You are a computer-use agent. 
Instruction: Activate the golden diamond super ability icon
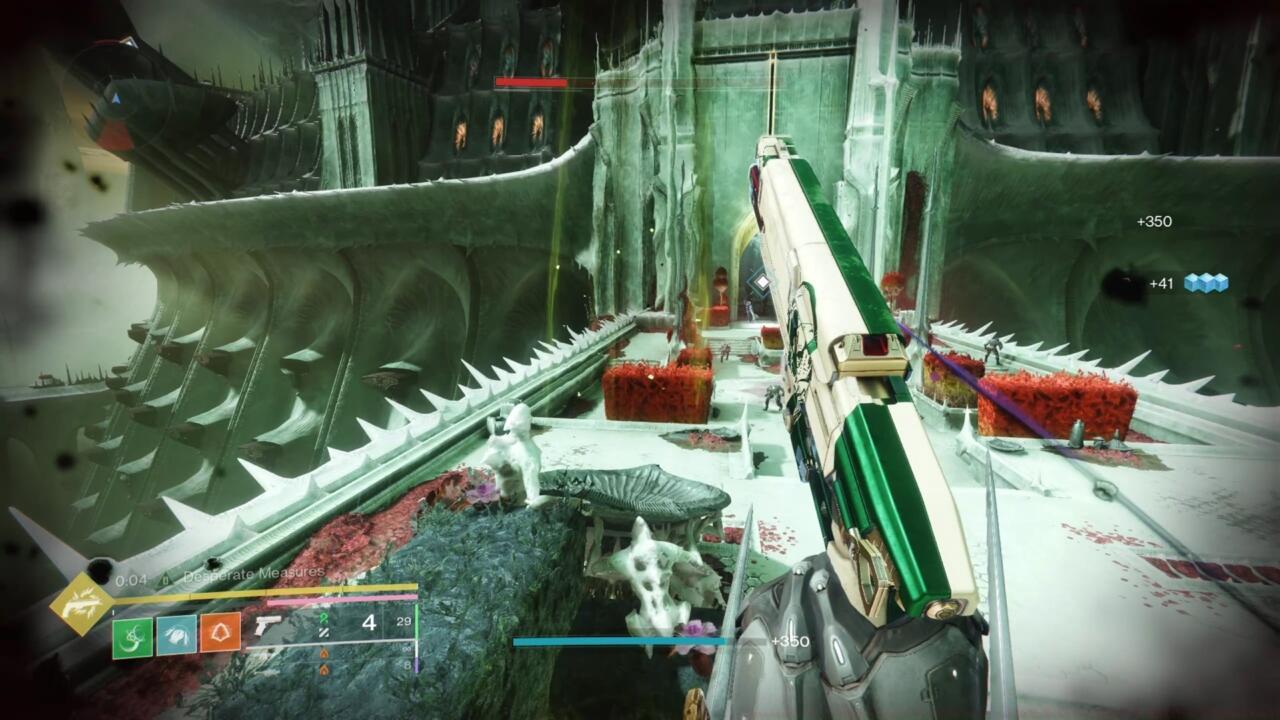pyautogui.click(x=81, y=606)
